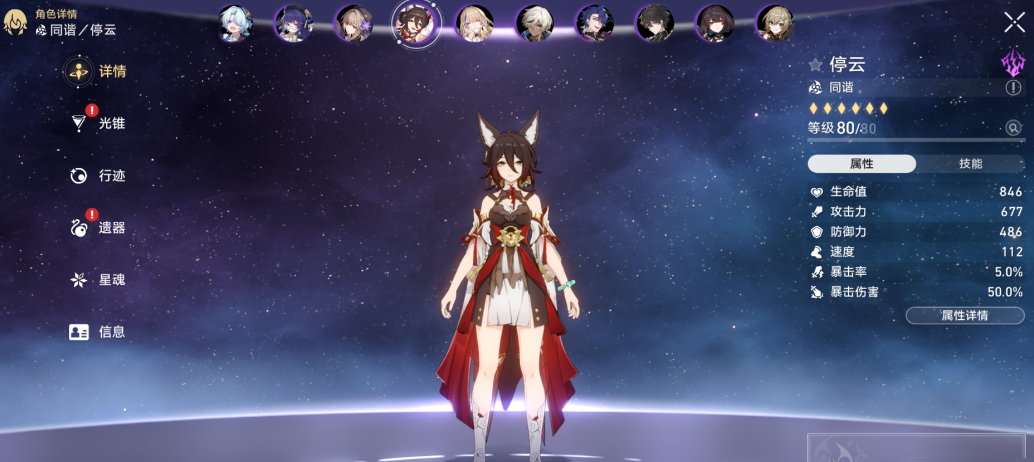Select the currently highlighted 停云 portrait

[x=415, y=23]
